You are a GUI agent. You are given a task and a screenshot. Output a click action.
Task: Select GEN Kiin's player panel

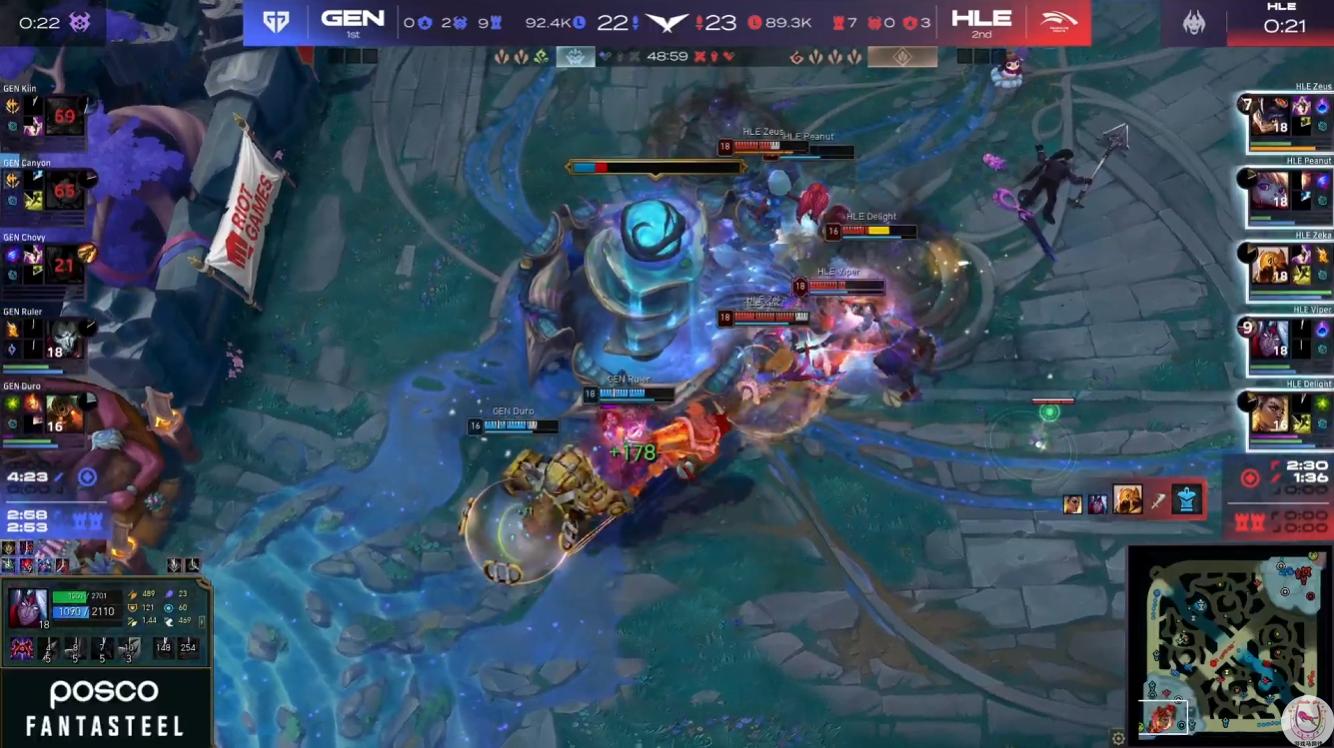click(x=46, y=117)
